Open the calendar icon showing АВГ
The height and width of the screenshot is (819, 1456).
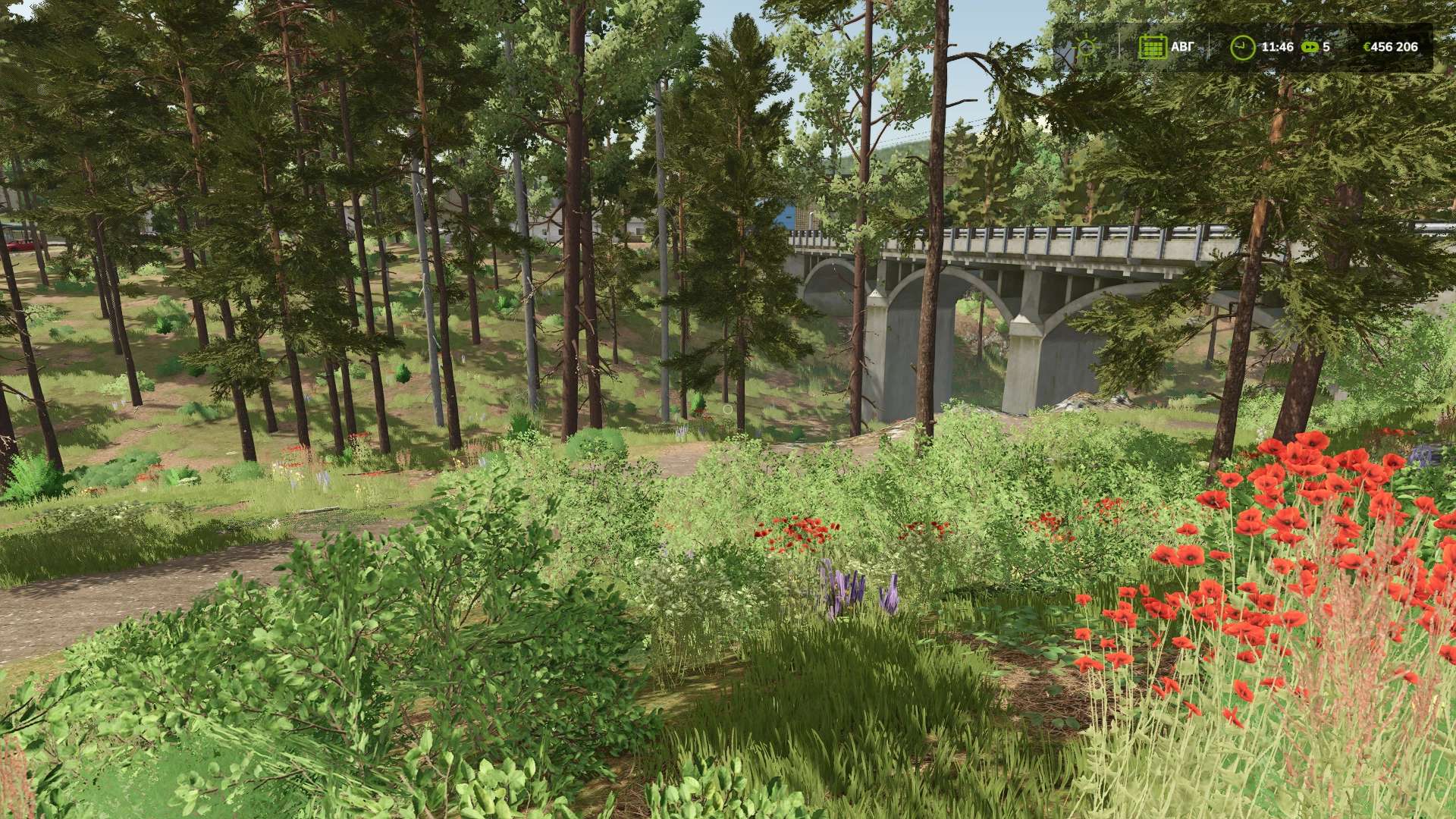click(x=1152, y=47)
